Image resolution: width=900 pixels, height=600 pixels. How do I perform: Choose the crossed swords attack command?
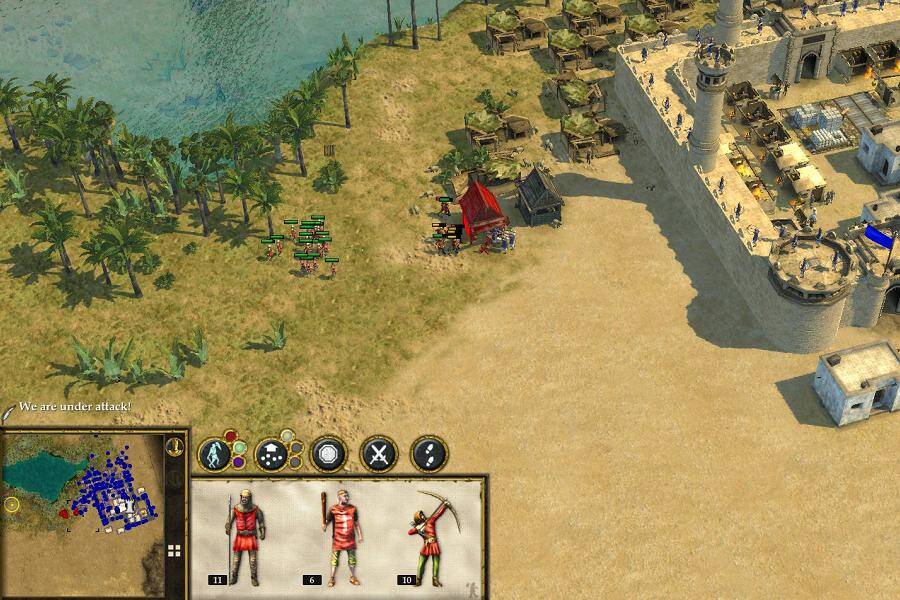(379, 454)
